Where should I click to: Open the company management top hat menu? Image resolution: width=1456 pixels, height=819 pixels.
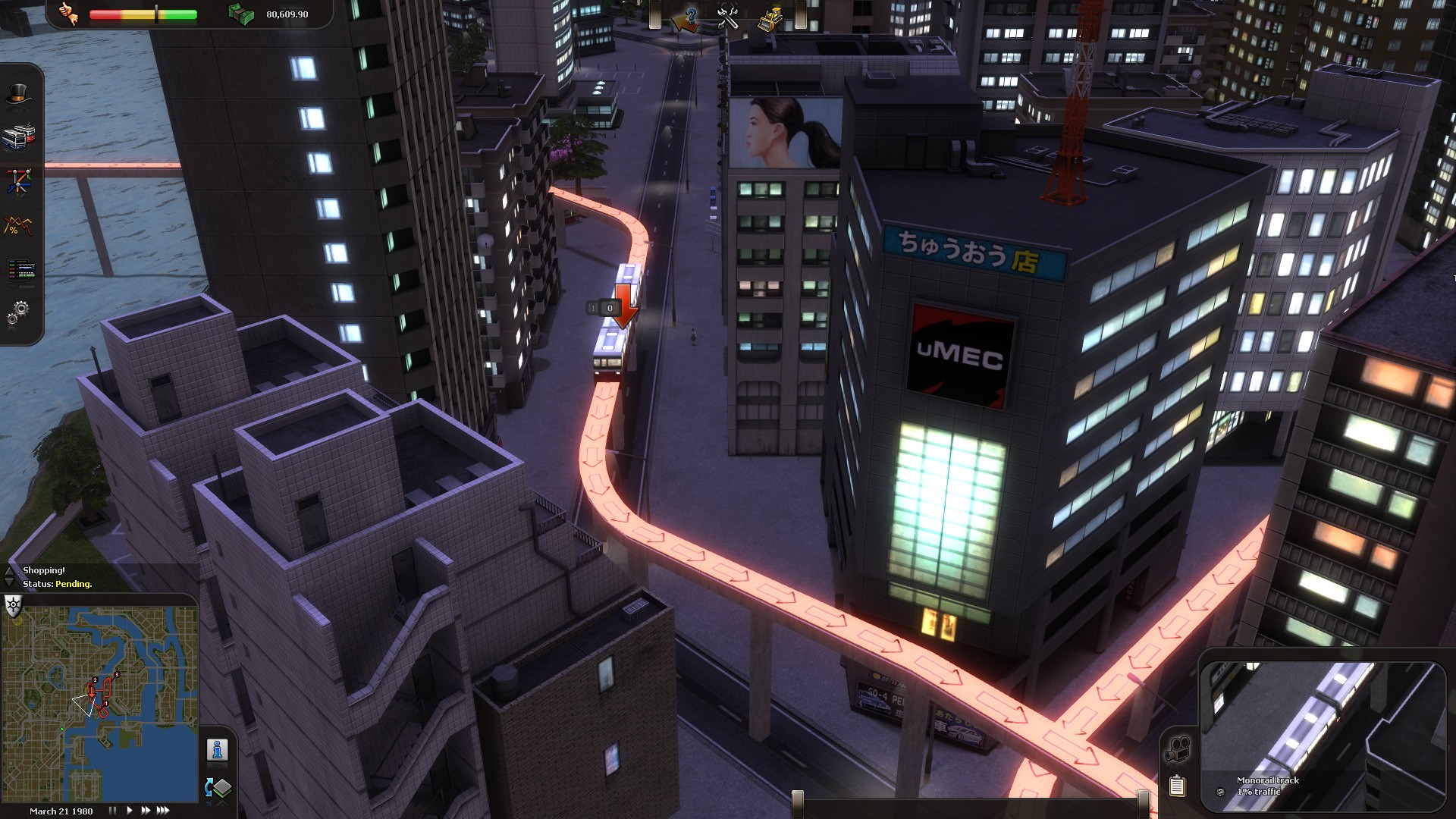point(20,93)
